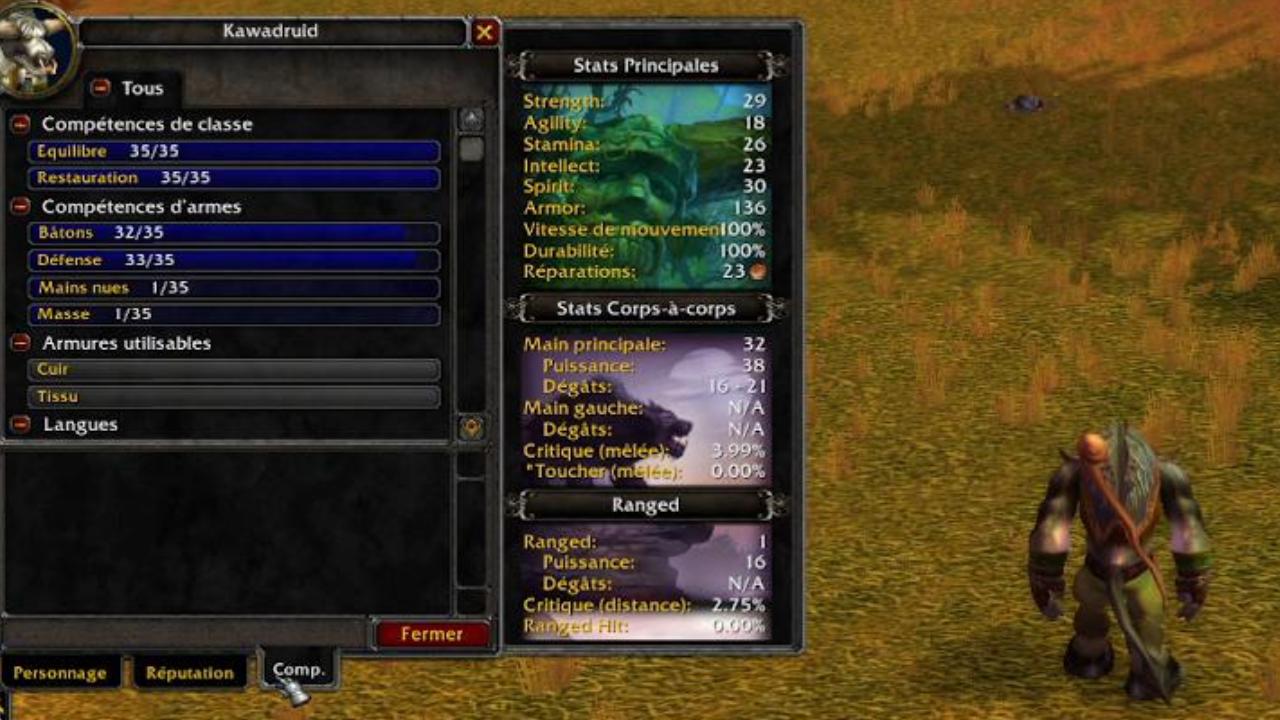Screen dimensions: 1280x720
Task: Open the Réputation tab
Action: tap(189, 673)
